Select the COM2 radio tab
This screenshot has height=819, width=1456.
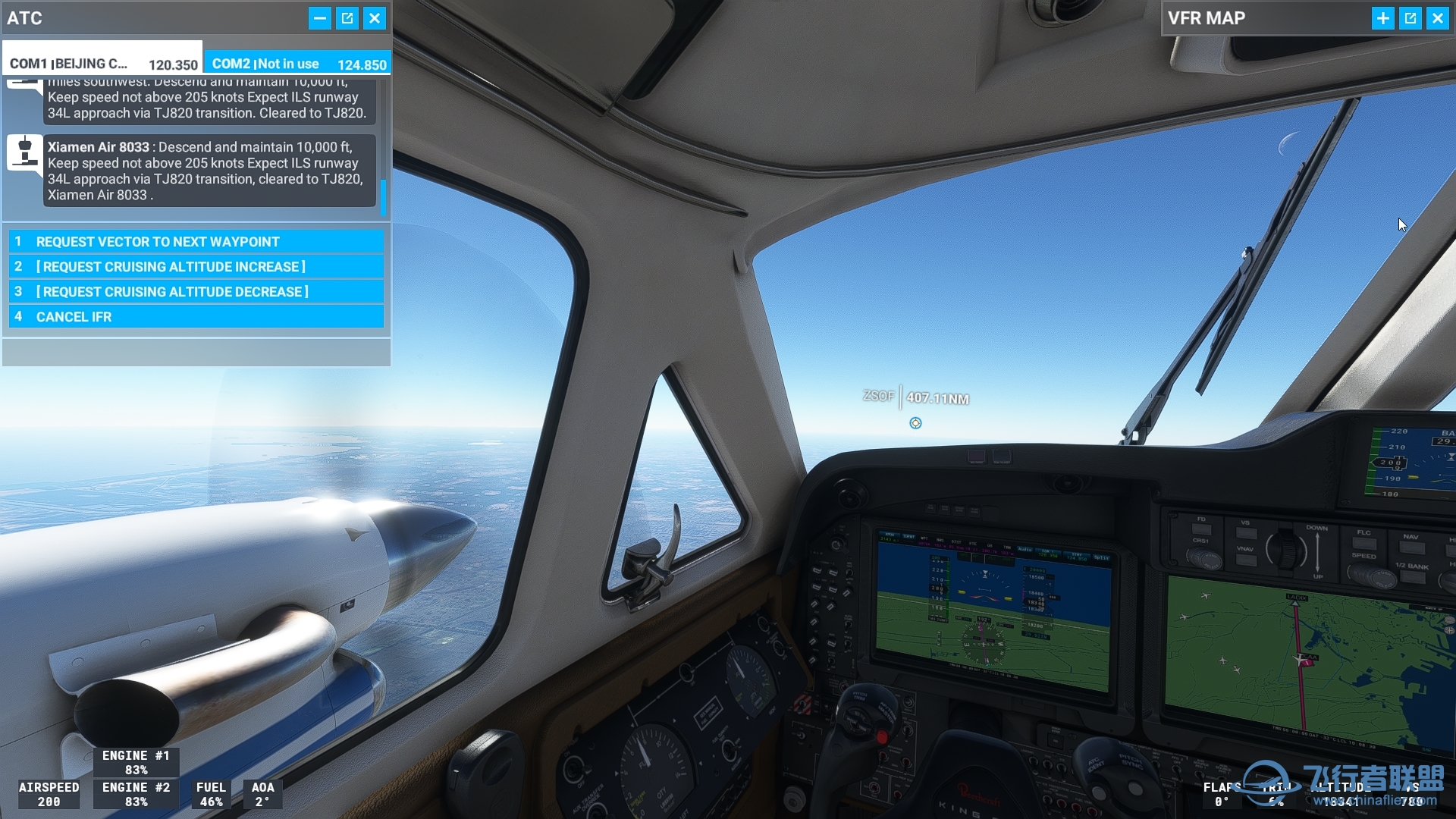pyautogui.click(x=298, y=64)
